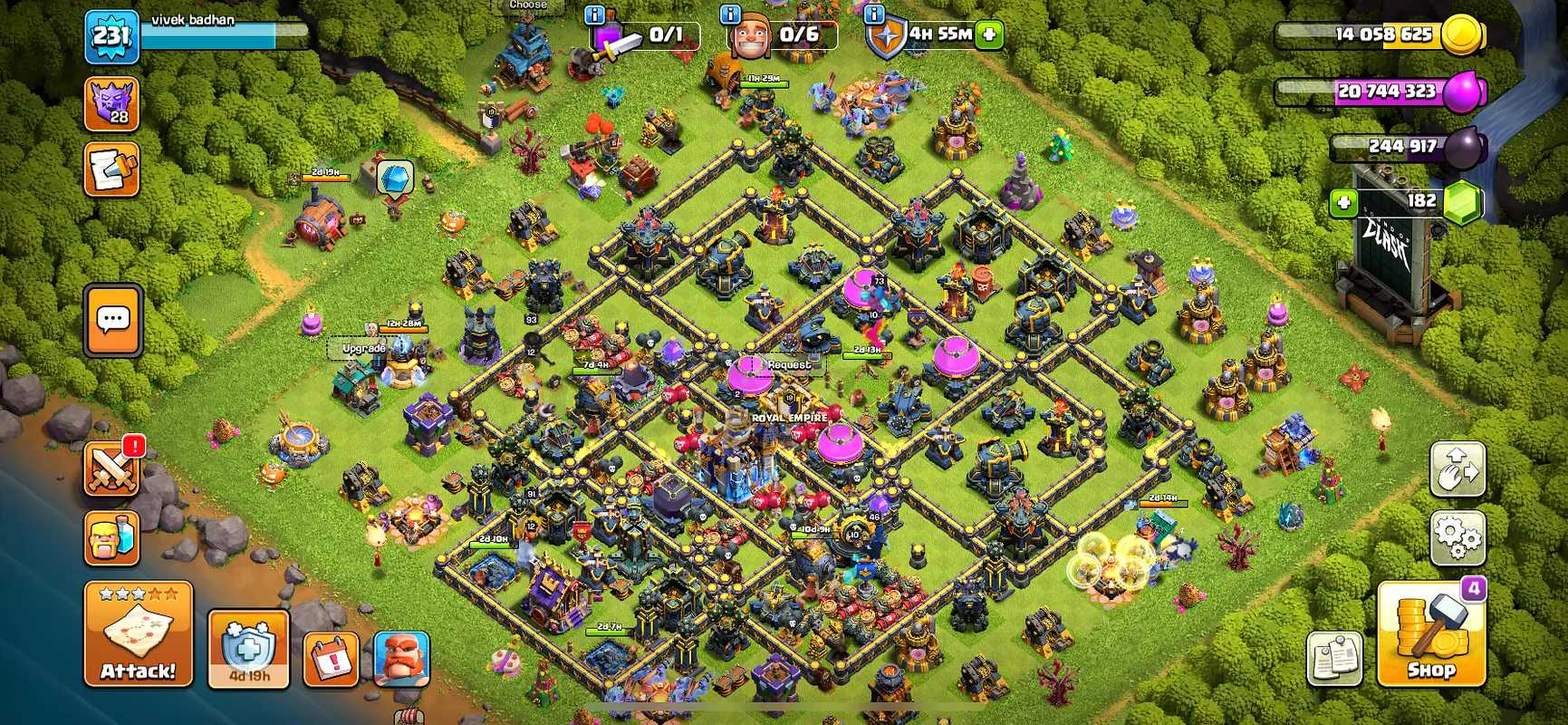Open the level 231 player profile badge
The image size is (1568, 725).
111,36
